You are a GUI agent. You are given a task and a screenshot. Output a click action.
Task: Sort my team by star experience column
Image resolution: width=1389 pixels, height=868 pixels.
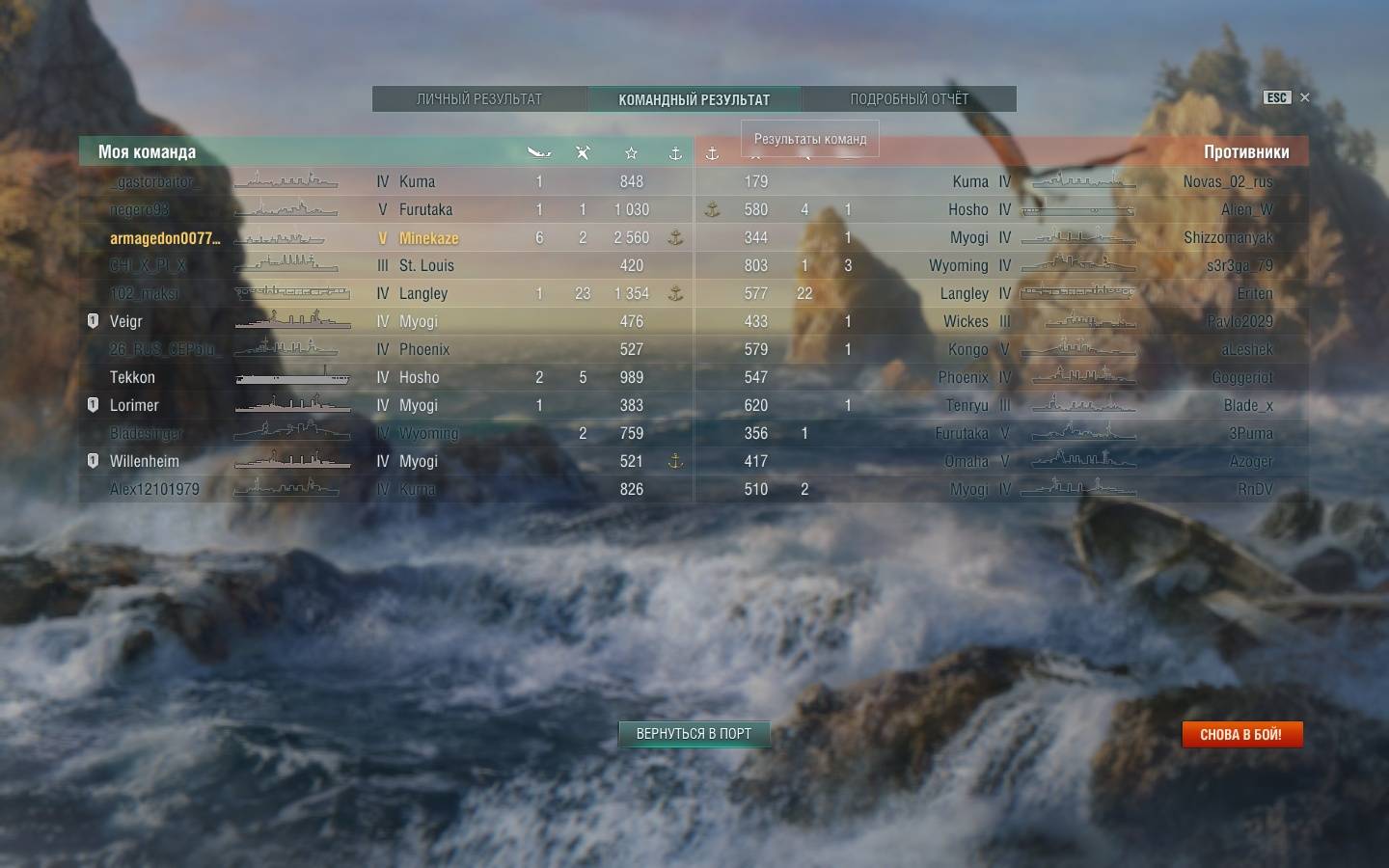coord(631,152)
